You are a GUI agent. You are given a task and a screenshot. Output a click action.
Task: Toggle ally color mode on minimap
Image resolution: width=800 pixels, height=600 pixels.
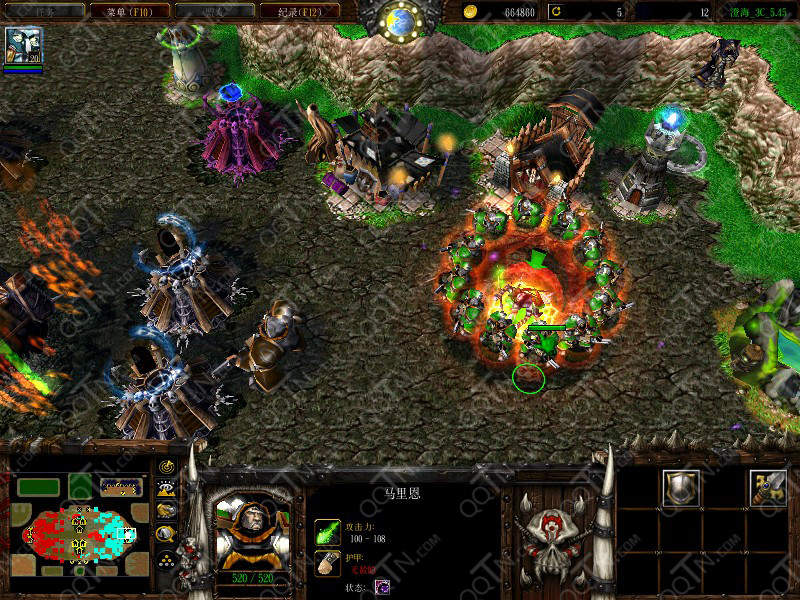click(167, 511)
